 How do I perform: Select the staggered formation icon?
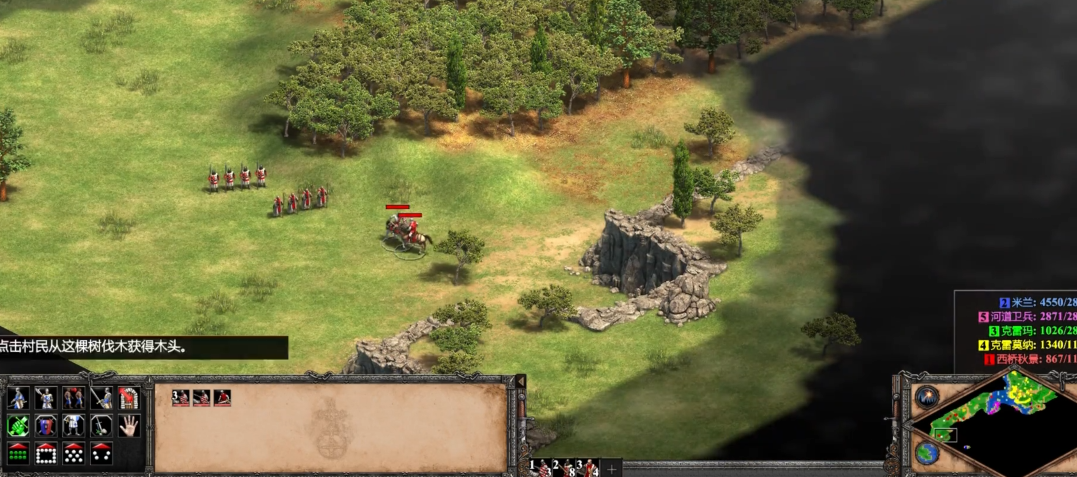pyautogui.click(x=74, y=453)
